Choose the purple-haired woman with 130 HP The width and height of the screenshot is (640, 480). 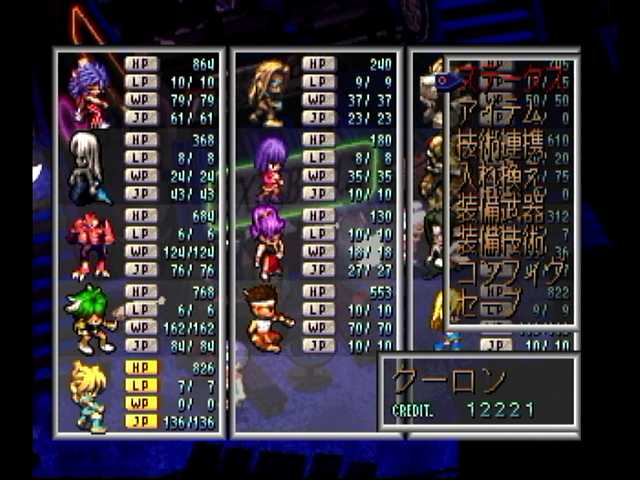[268, 241]
